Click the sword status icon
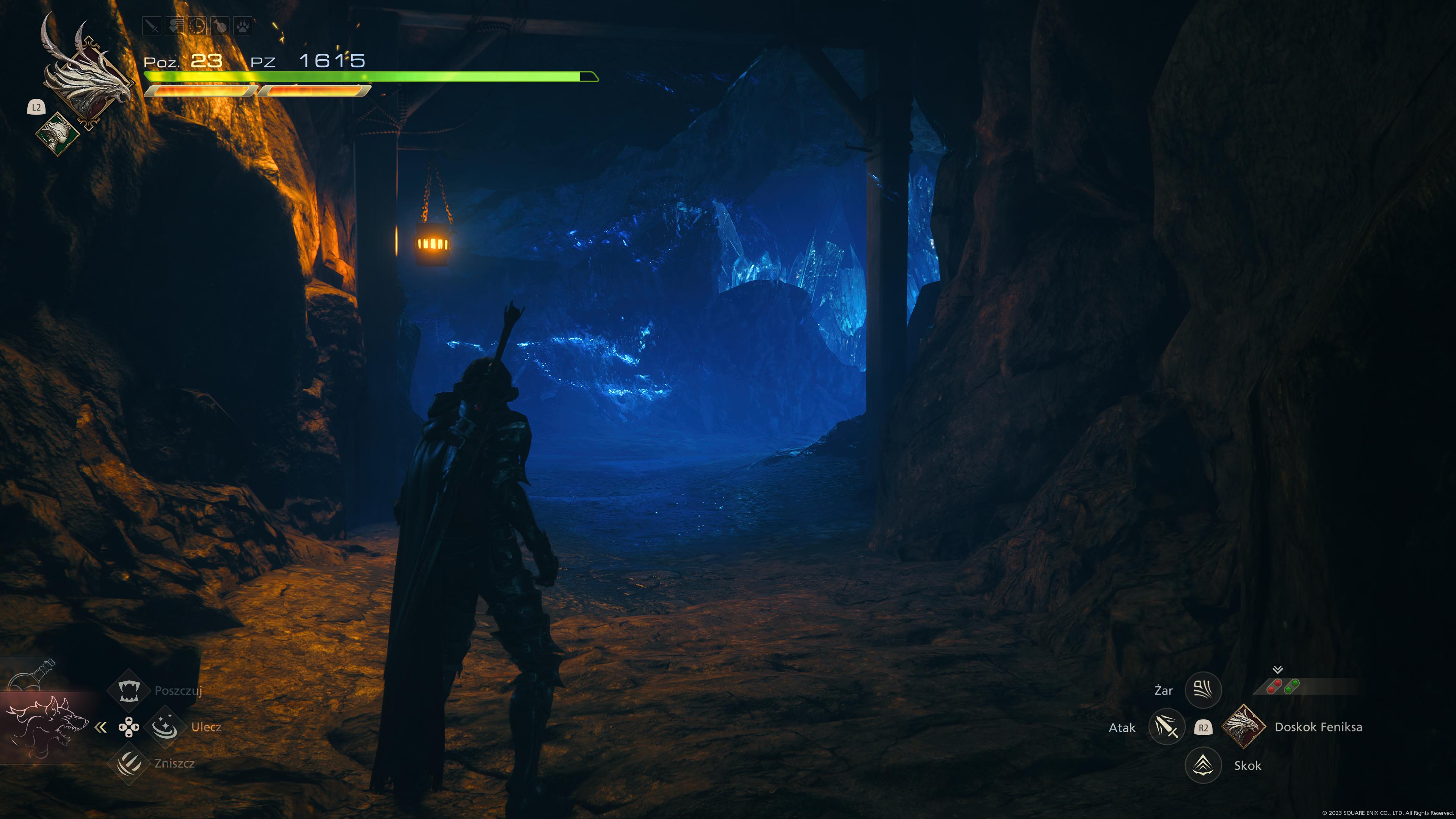The image size is (1456, 819). tap(152, 26)
